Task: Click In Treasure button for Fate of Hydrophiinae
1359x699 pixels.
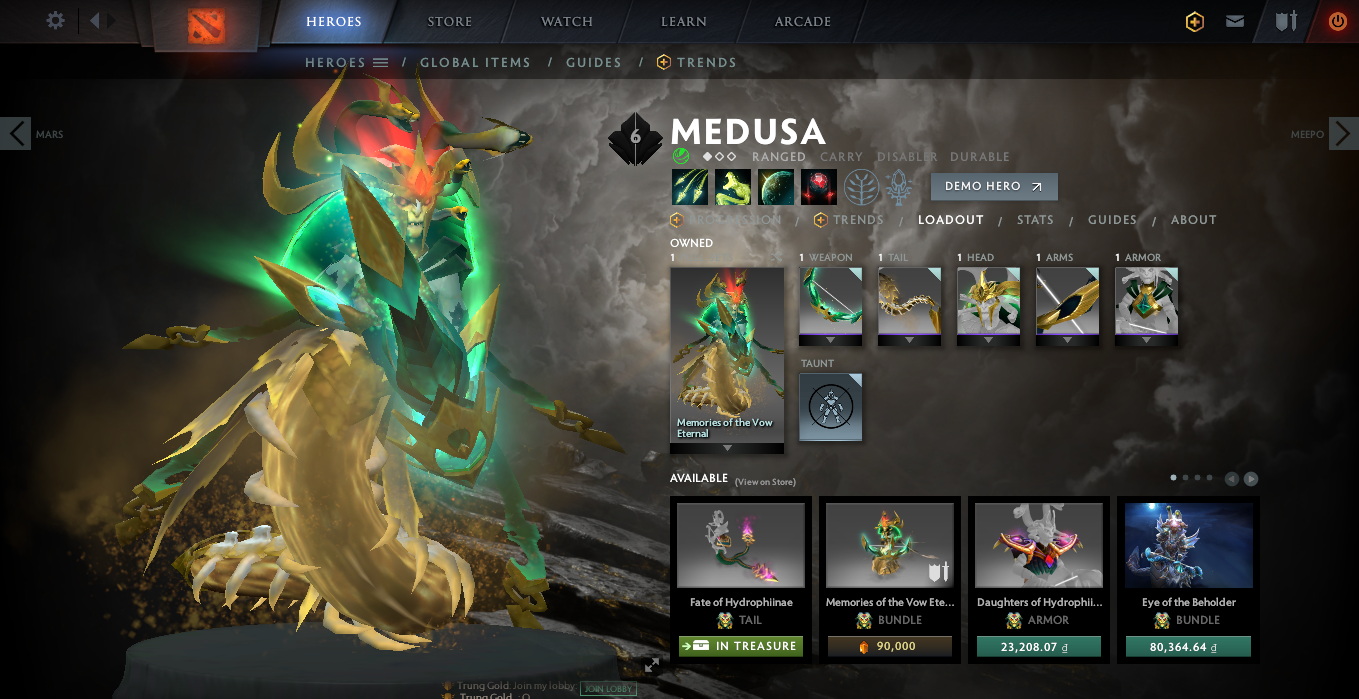Action: click(x=739, y=646)
